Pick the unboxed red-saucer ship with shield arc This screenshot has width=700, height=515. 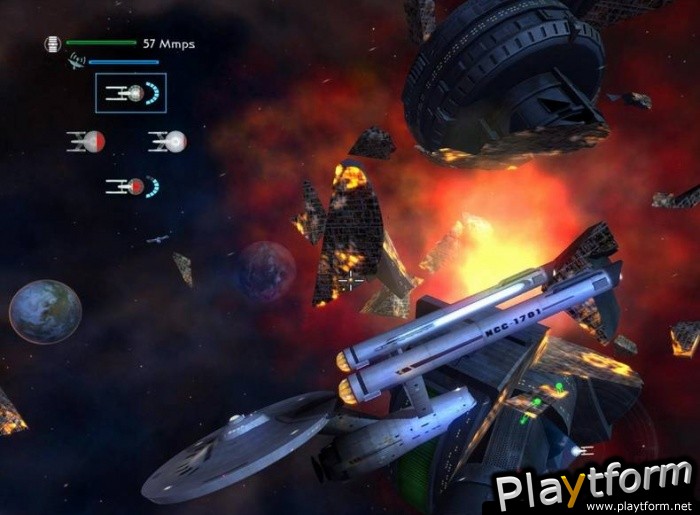tap(131, 186)
